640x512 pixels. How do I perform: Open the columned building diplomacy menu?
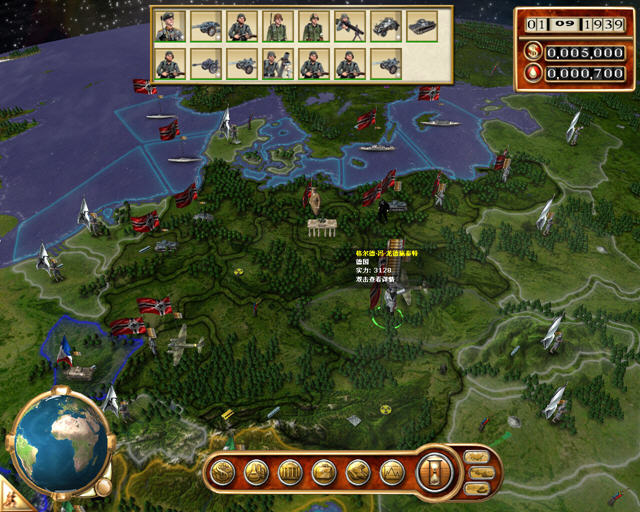290,471
